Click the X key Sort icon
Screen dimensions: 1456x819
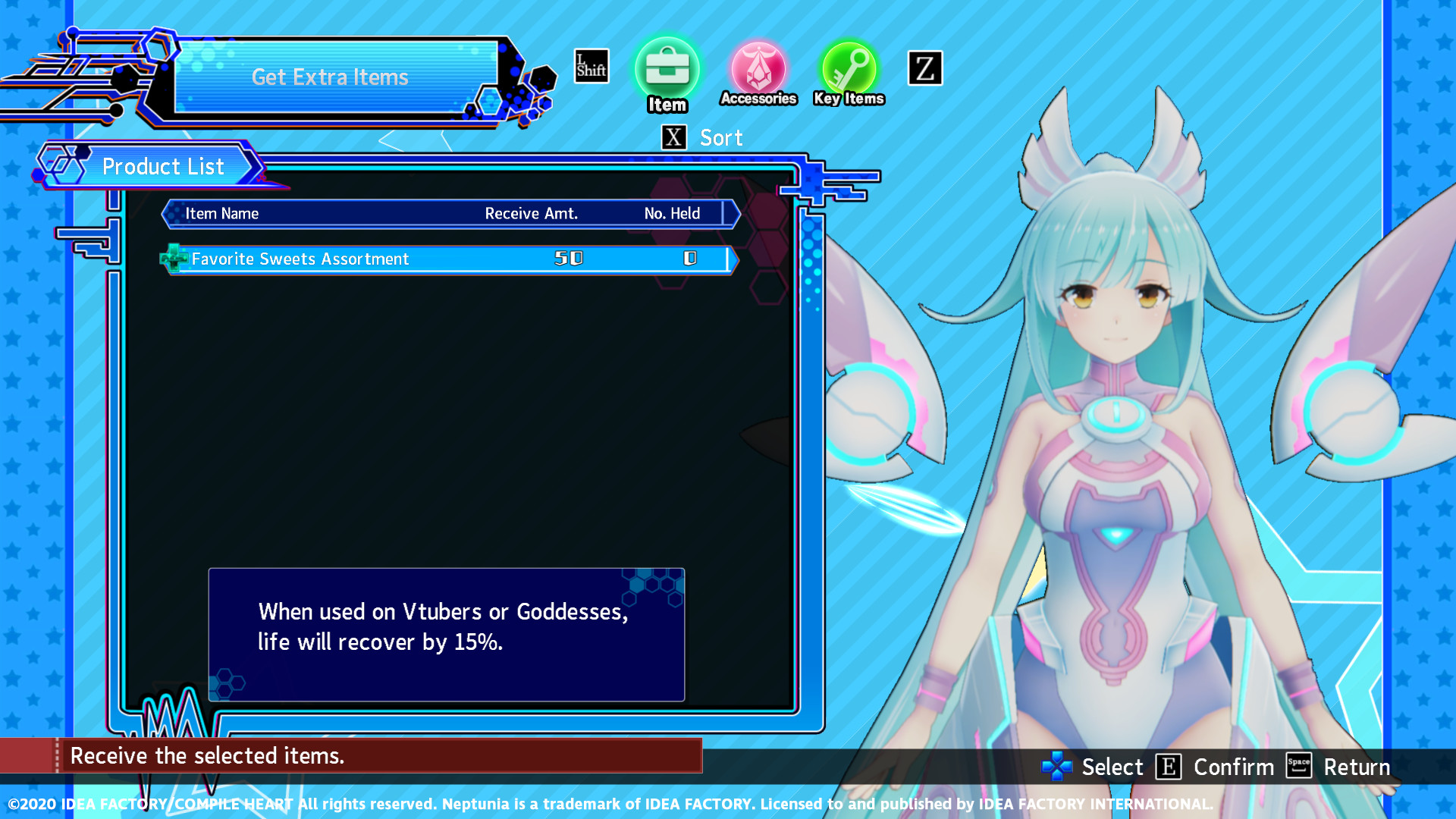(x=673, y=137)
